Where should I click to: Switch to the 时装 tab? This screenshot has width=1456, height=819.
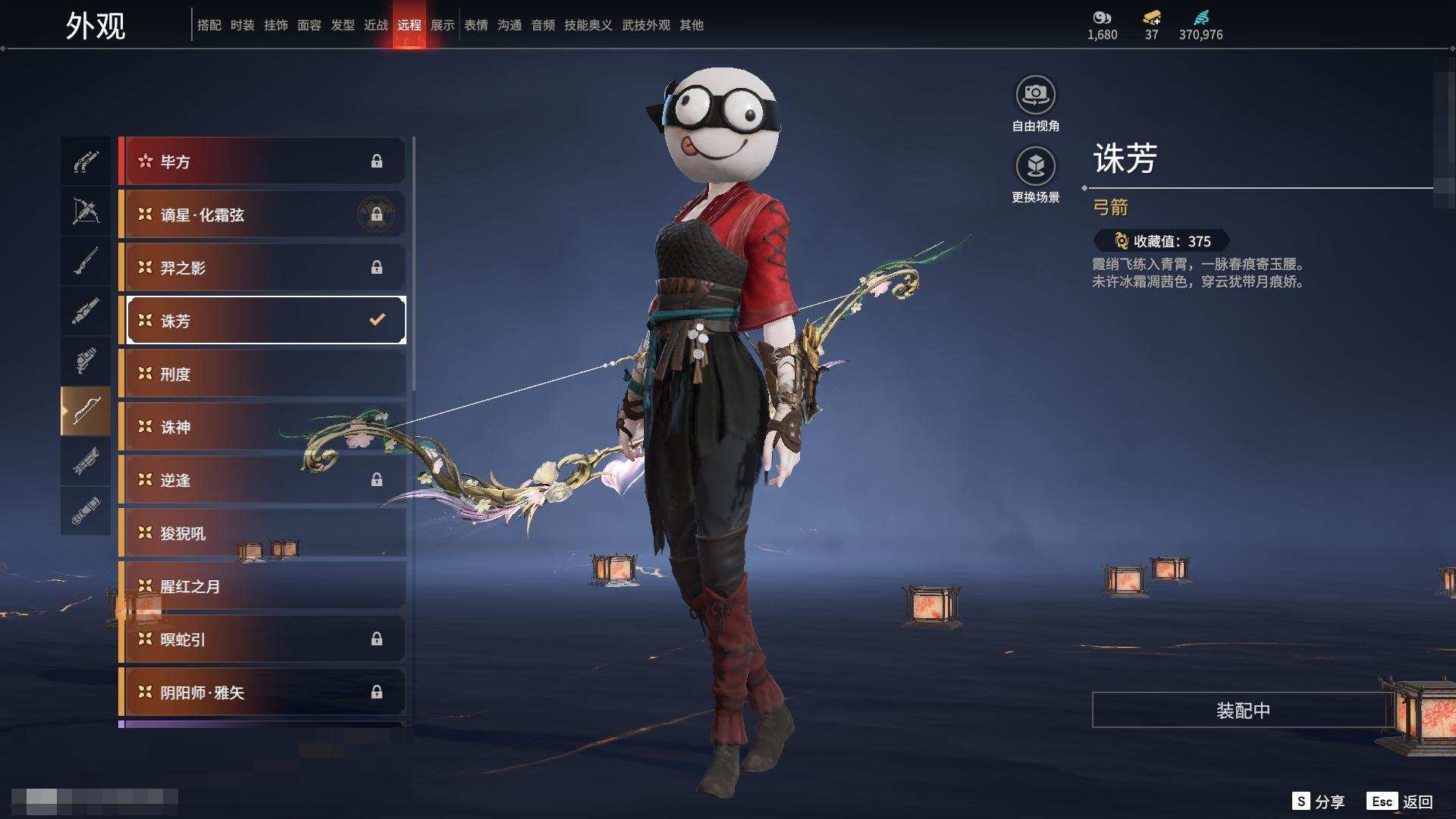(243, 25)
